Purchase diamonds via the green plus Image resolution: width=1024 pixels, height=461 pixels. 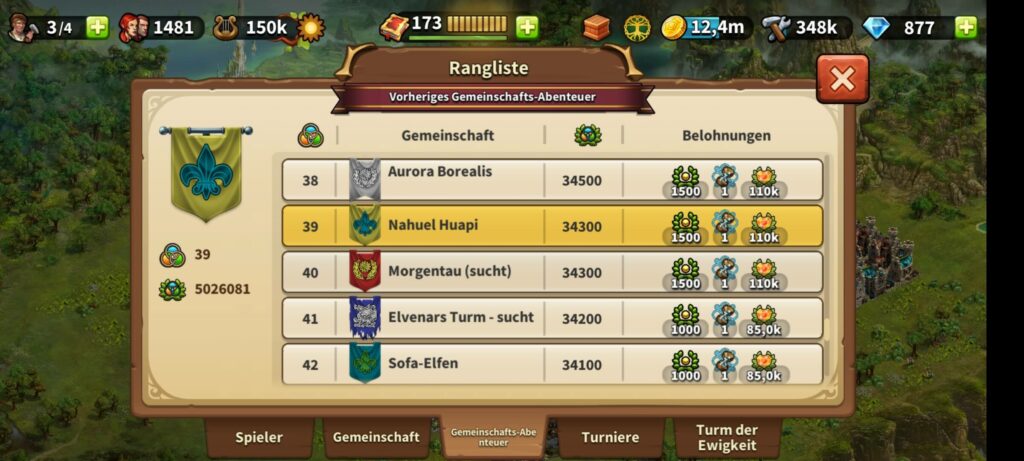tap(966, 27)
